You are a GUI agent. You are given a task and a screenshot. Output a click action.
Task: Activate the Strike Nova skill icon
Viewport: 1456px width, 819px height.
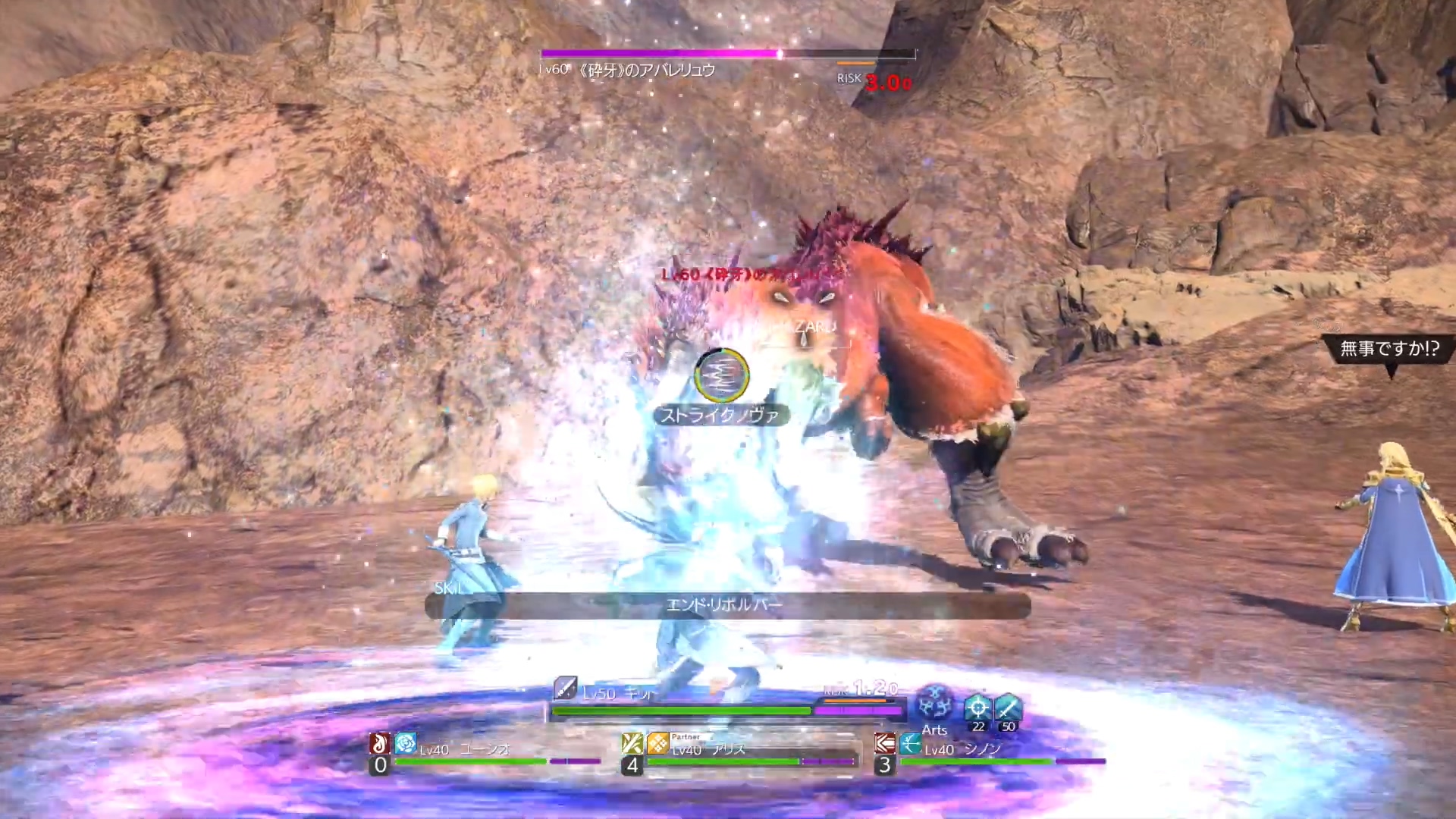coord(721,375)
